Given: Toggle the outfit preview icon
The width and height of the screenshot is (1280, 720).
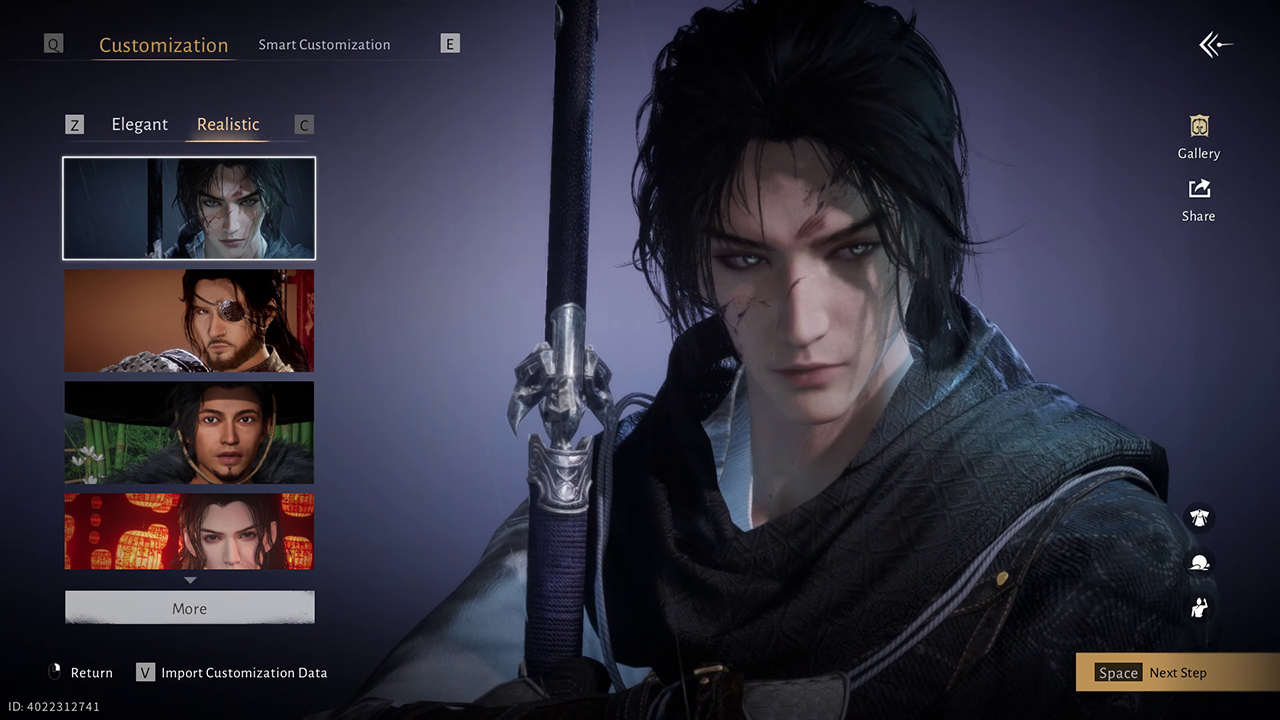Looking at the screenshot, I should pyautogui.click(x=1199, y=518).
